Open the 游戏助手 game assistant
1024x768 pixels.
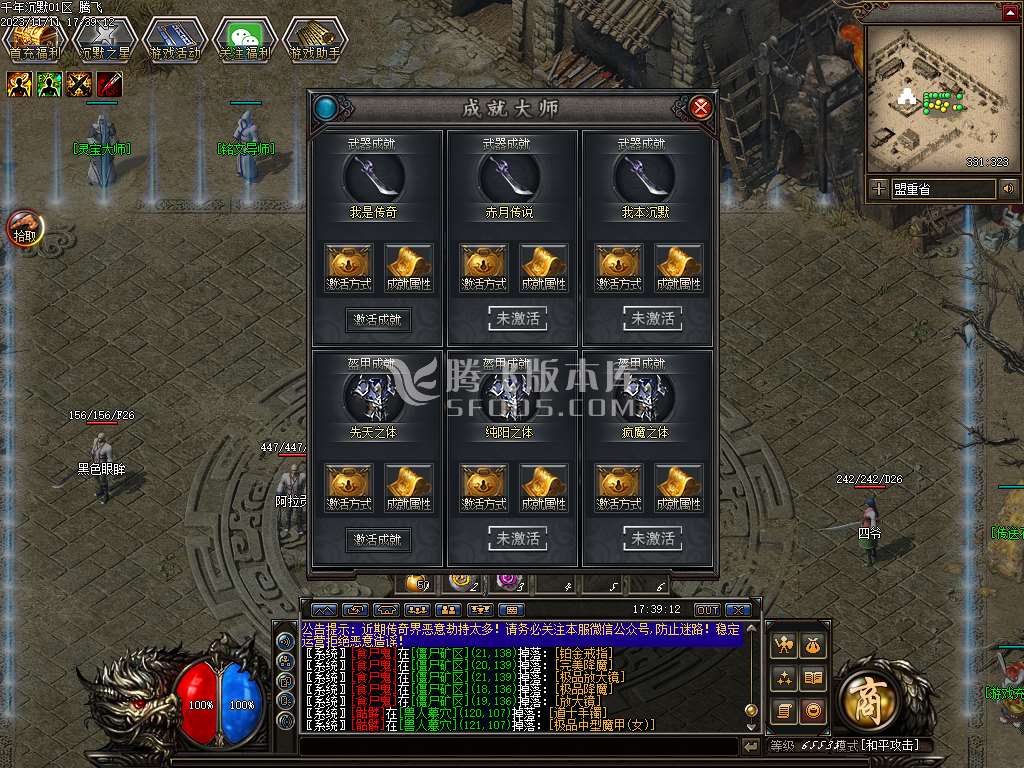[x=314, y=41]
